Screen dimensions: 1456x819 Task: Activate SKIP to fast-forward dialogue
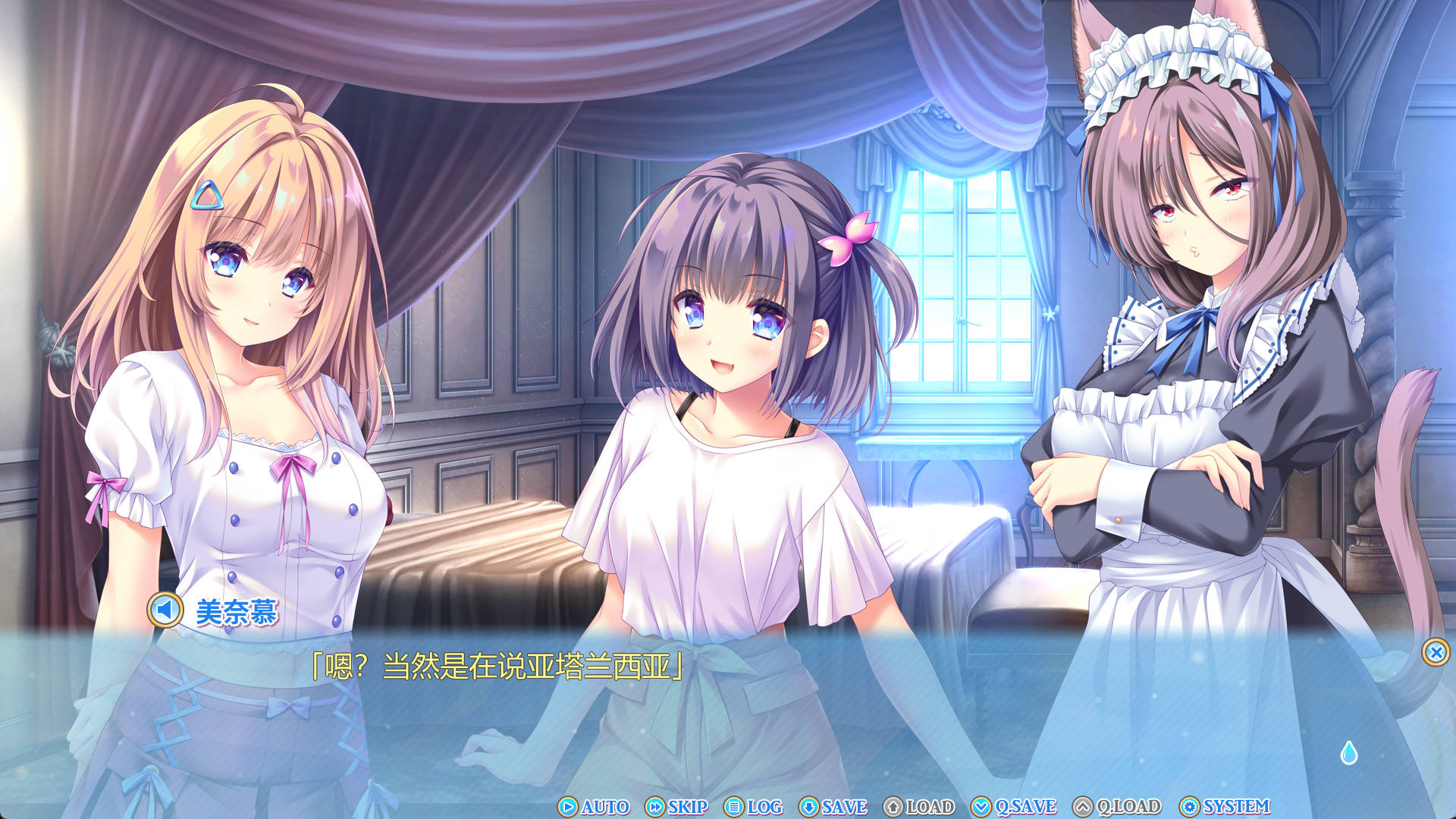(x=676, y=807)
